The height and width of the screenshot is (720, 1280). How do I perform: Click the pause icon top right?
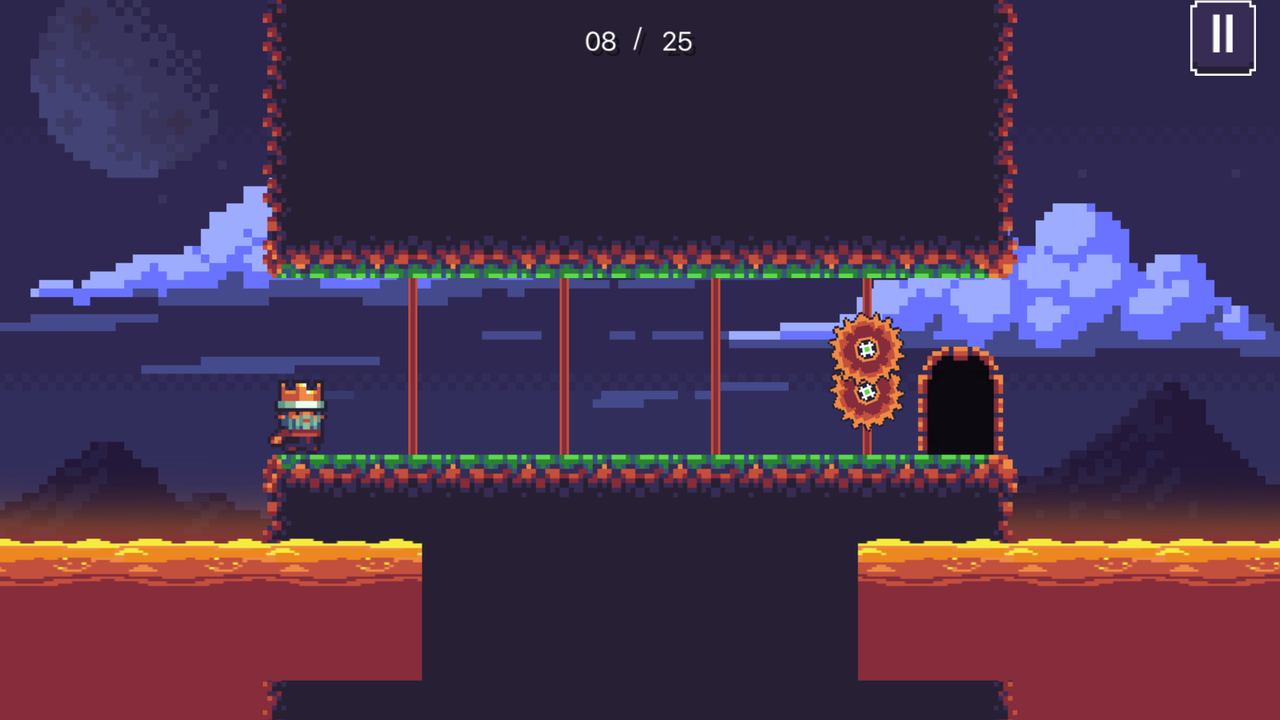[x=1222, y=36]
